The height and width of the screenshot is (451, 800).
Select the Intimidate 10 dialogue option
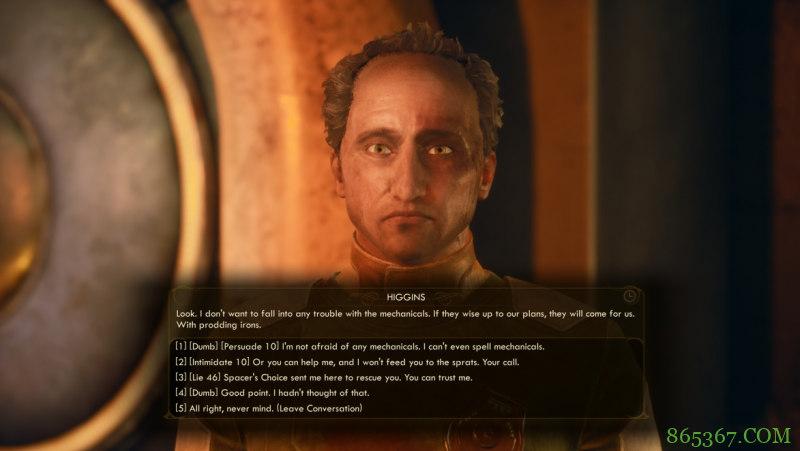(x=345, y=361)
